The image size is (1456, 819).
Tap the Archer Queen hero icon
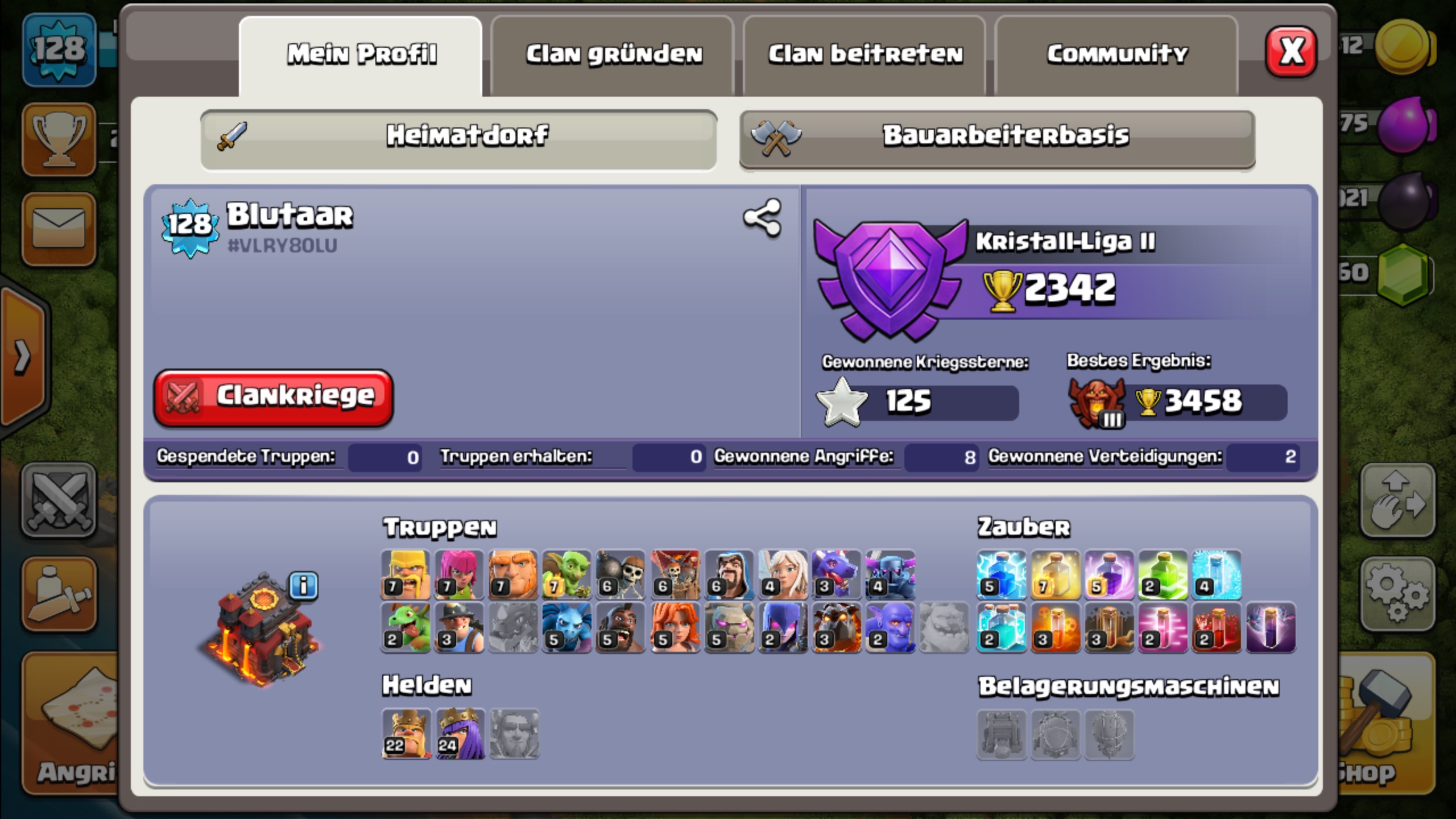[x=460, y=734]
